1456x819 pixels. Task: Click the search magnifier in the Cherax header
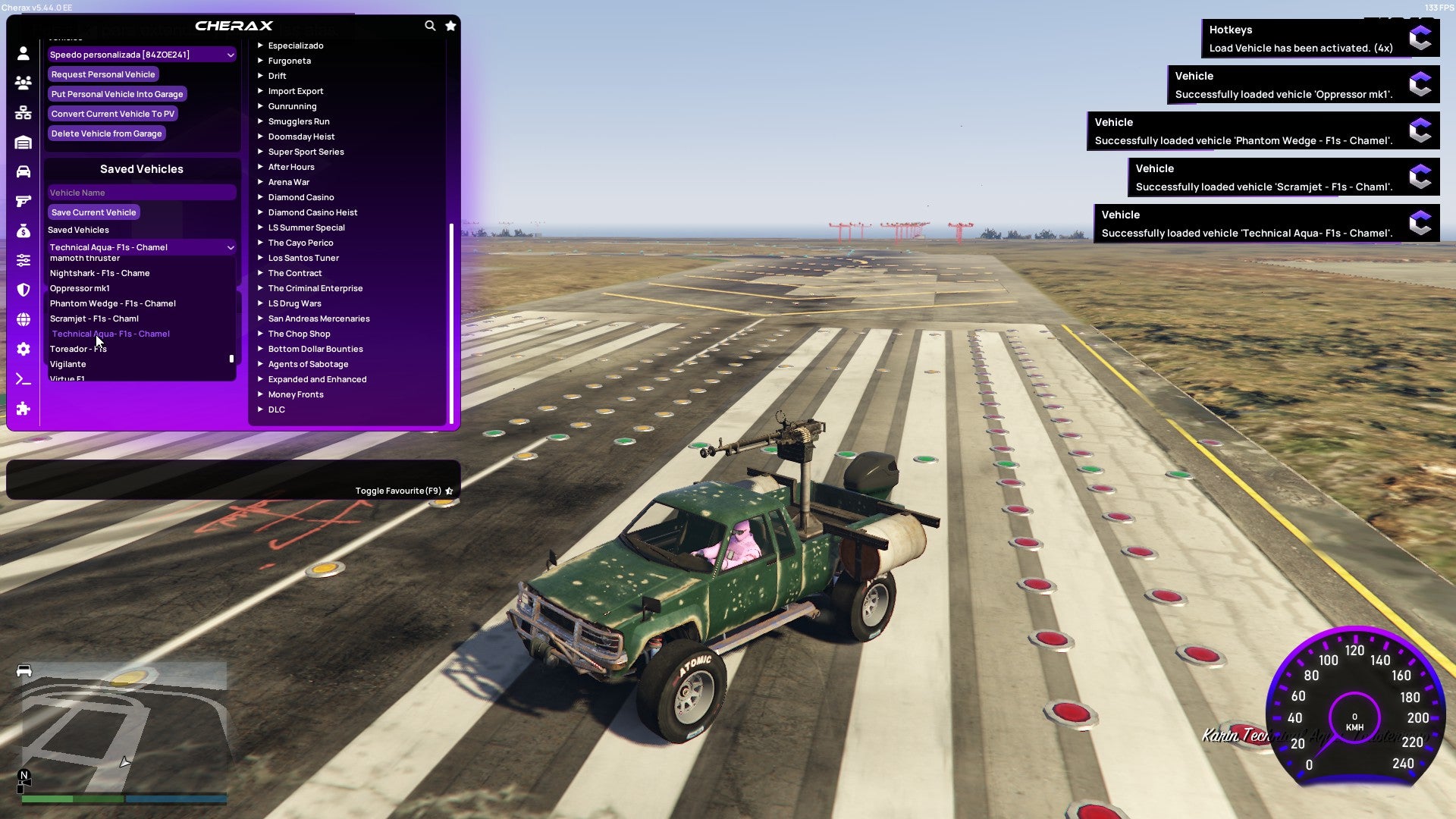click(x=430, y=25)
